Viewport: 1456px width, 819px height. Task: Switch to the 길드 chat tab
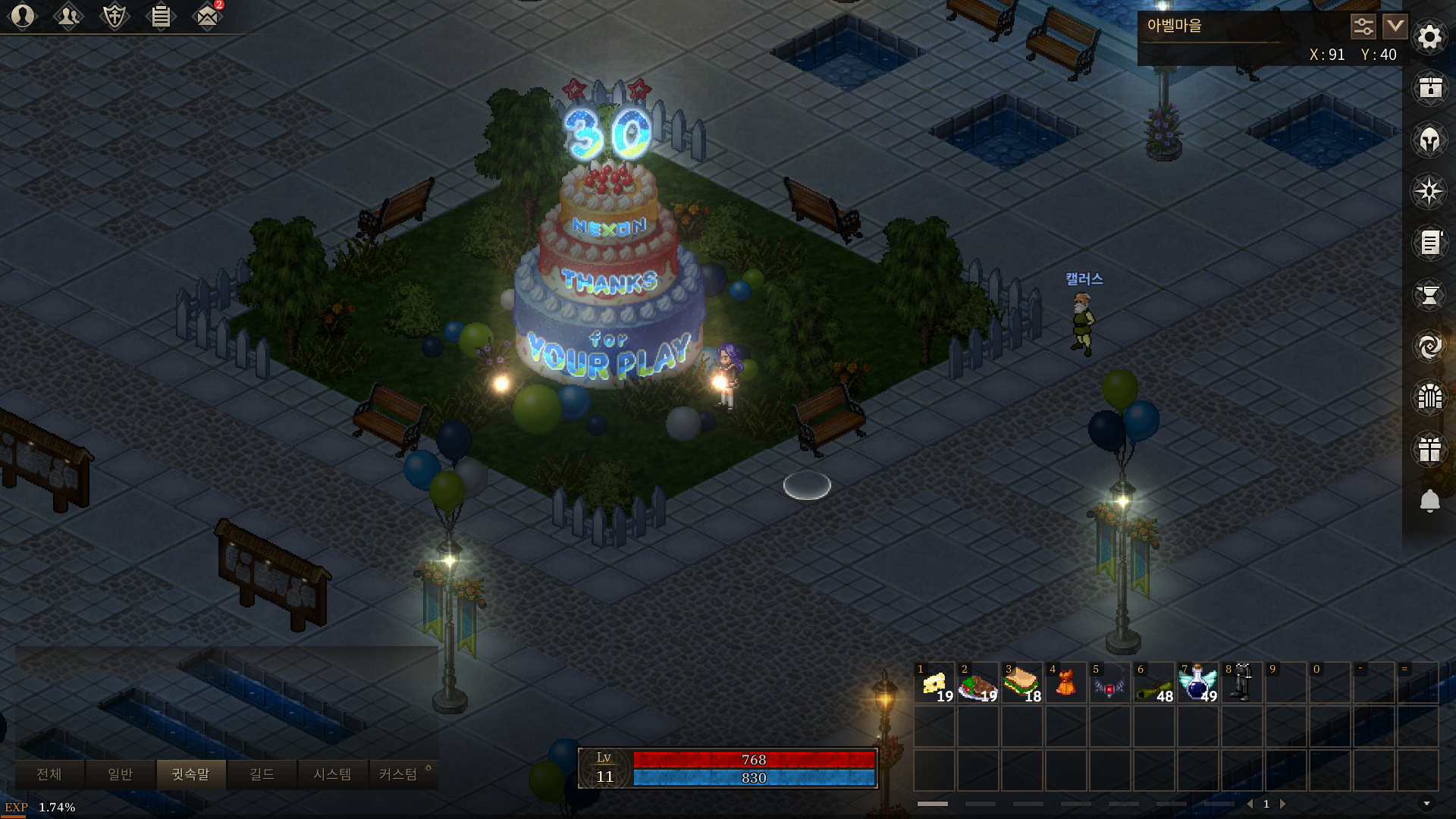pos(262,774)
